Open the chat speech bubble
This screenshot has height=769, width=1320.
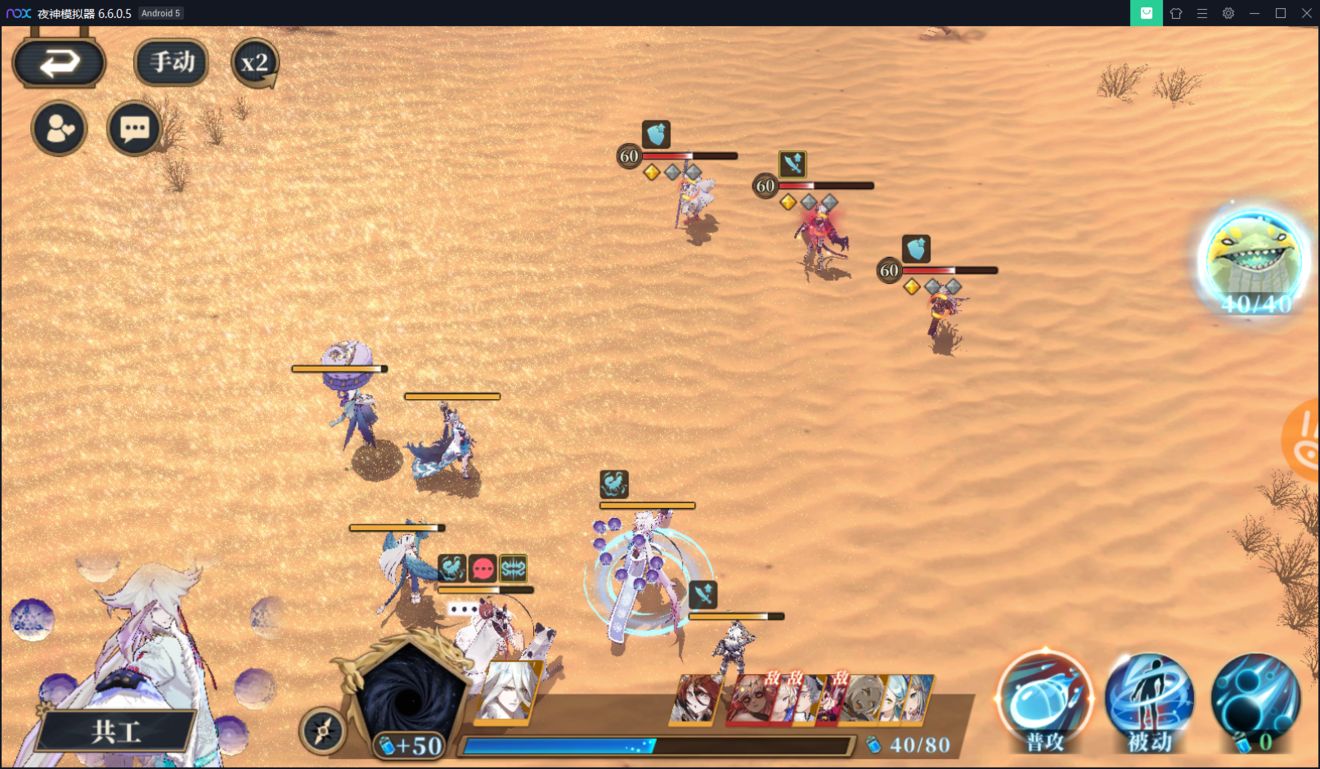(134, 128)
